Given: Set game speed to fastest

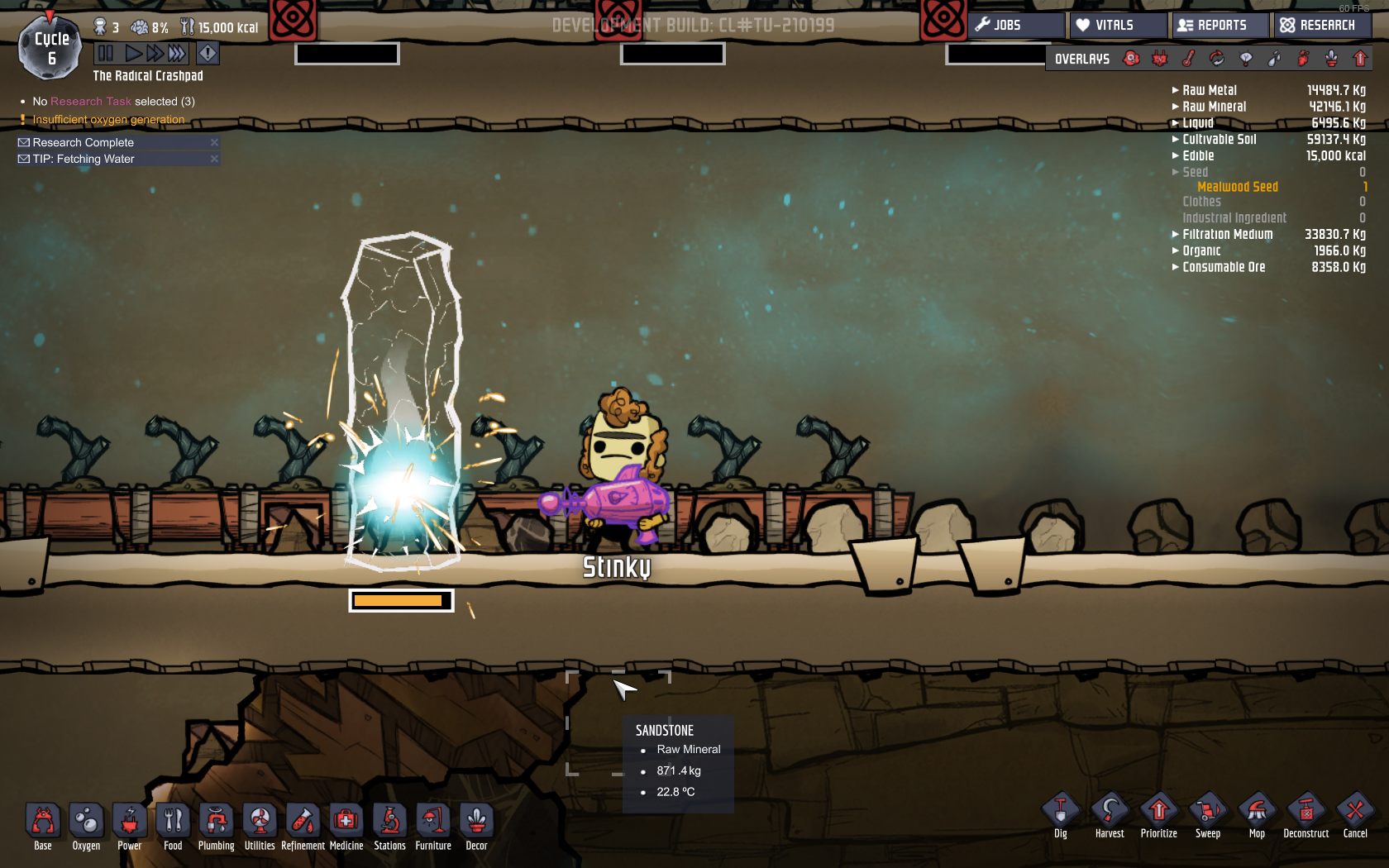Looking at the screenshot, I should (x=177, y=54).
